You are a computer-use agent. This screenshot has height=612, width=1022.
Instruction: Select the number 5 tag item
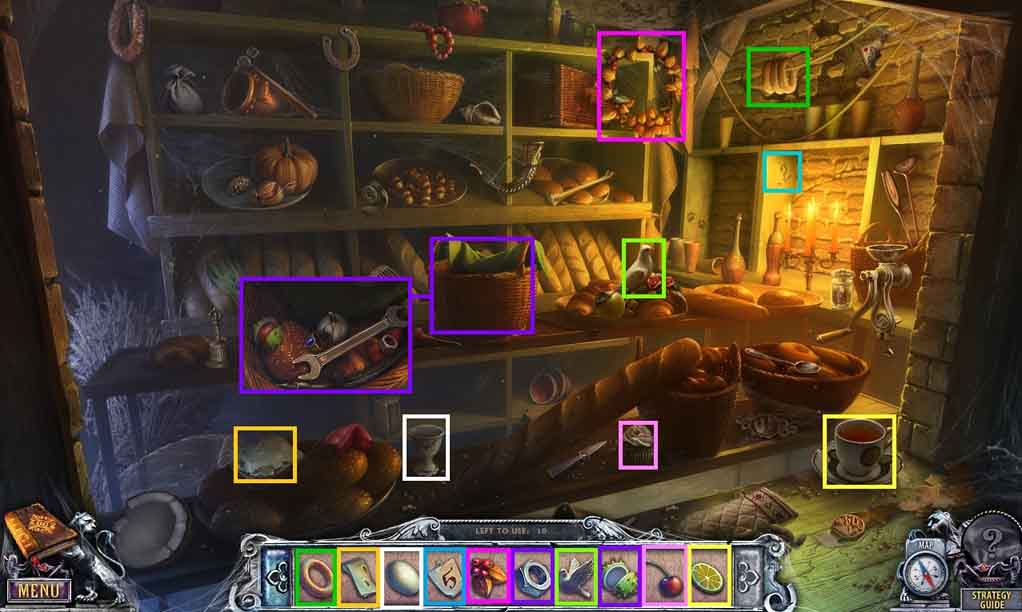[x=444, y=576]
